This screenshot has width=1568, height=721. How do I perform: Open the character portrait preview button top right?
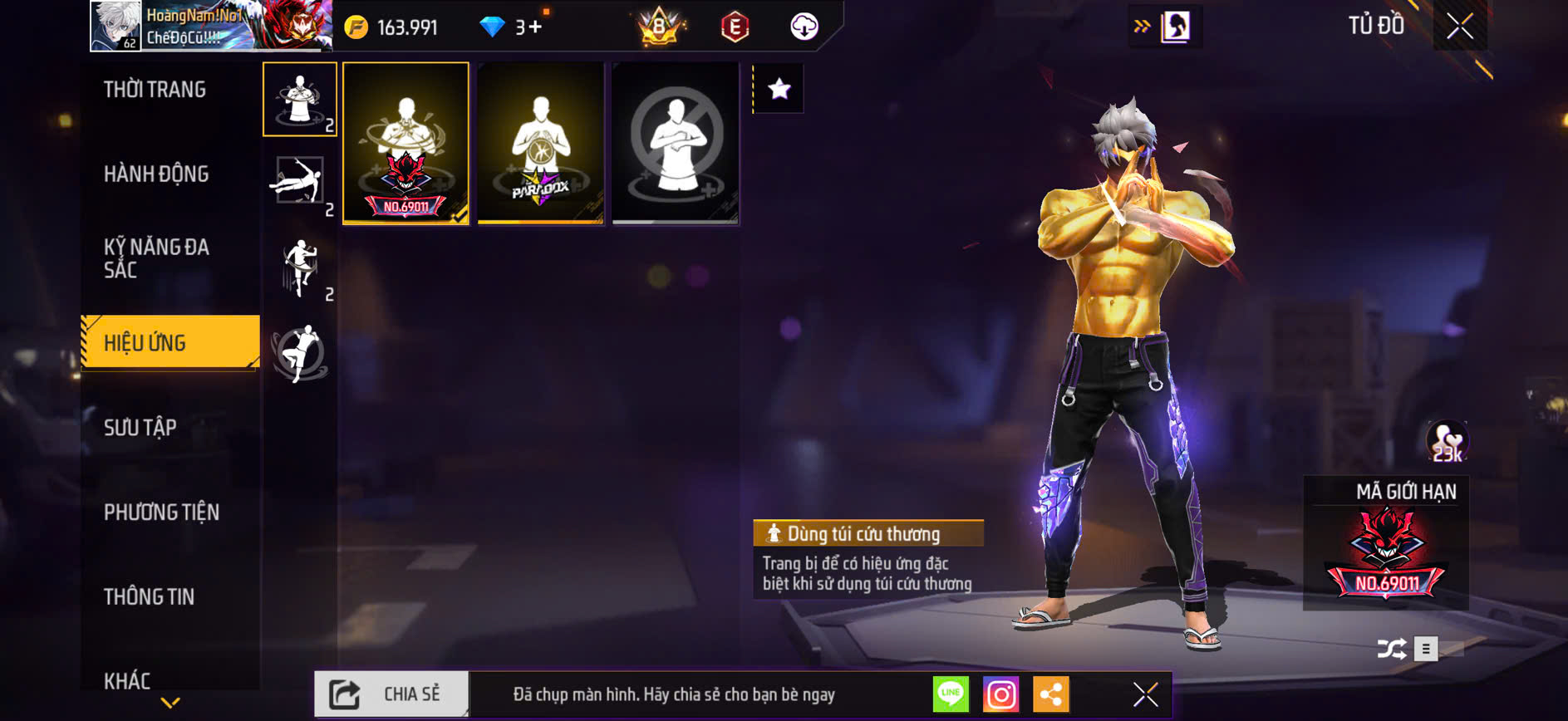tap(1176, 25)
